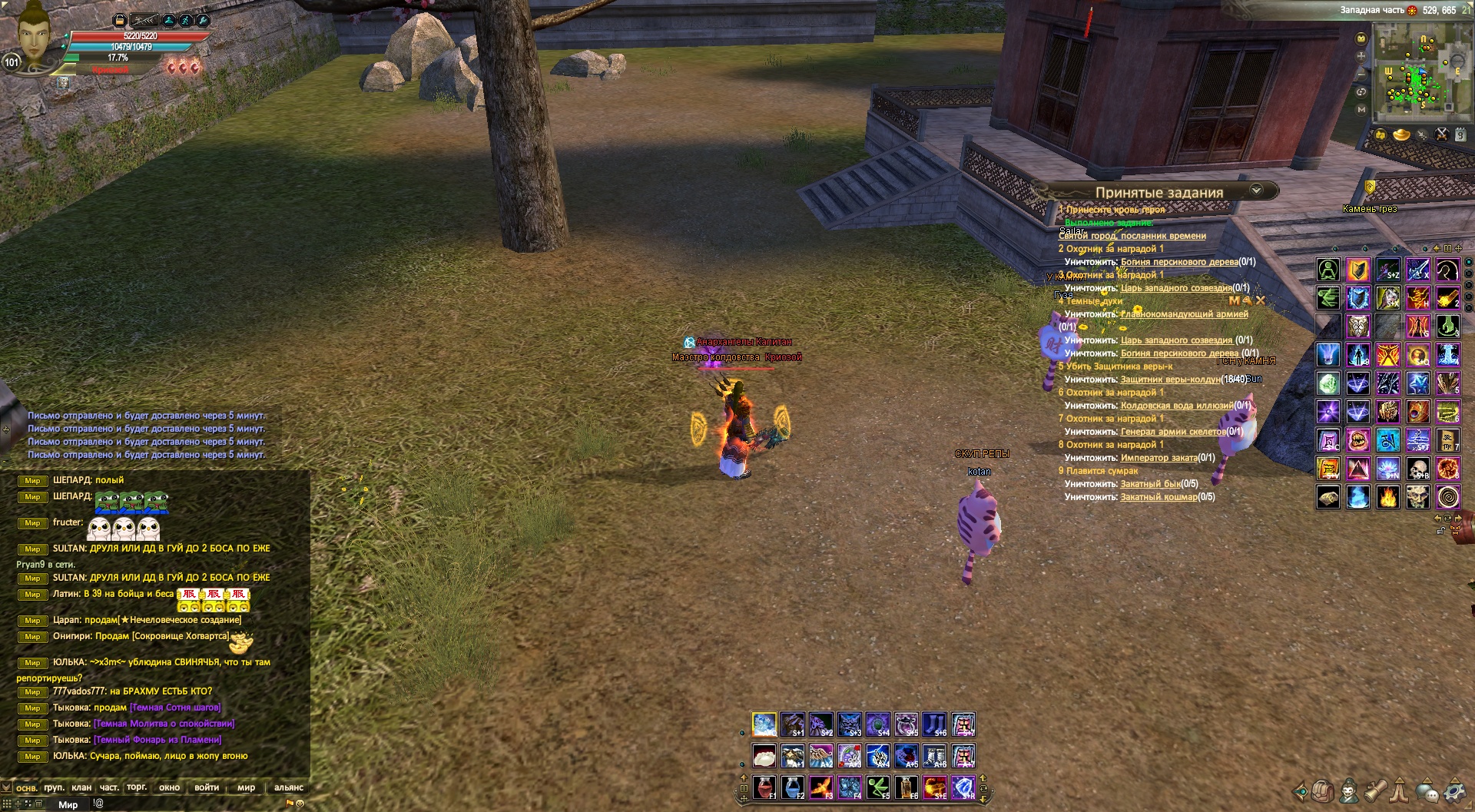This screenshot has width=1475, height=812.
Task: Open quest link 'Император заката'
Action: 1158,458
